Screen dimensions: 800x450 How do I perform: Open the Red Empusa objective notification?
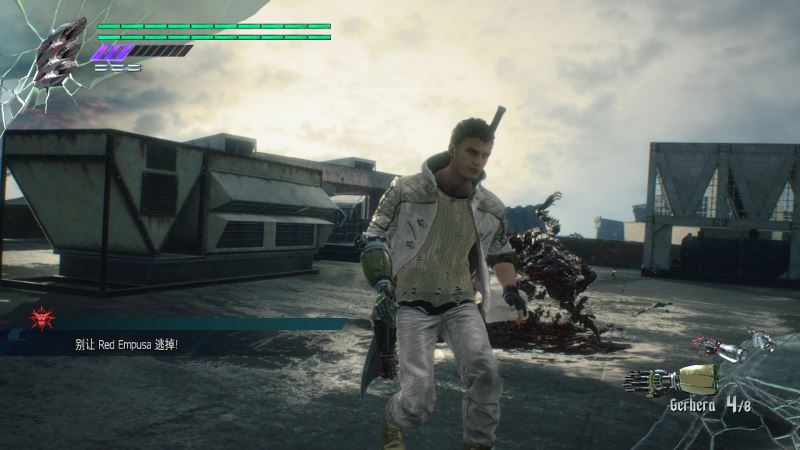pos(190,344)
